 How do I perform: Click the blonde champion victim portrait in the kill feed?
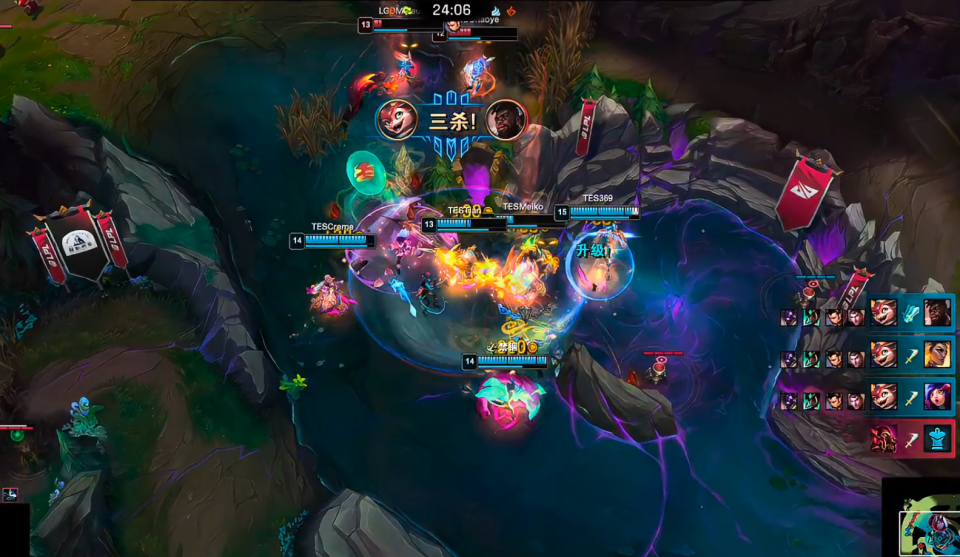[937, 354]
